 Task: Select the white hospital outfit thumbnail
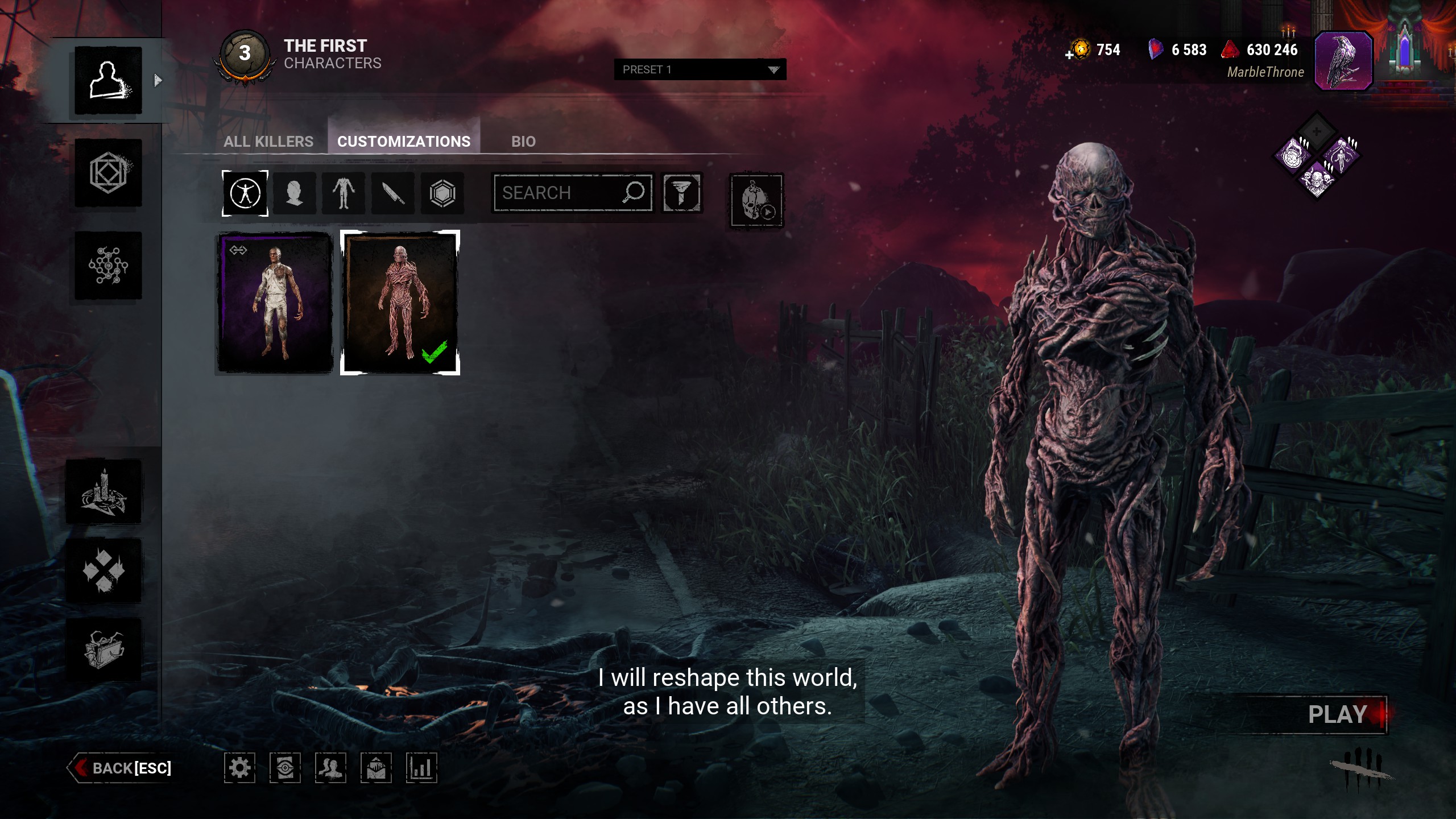(275, 303)
